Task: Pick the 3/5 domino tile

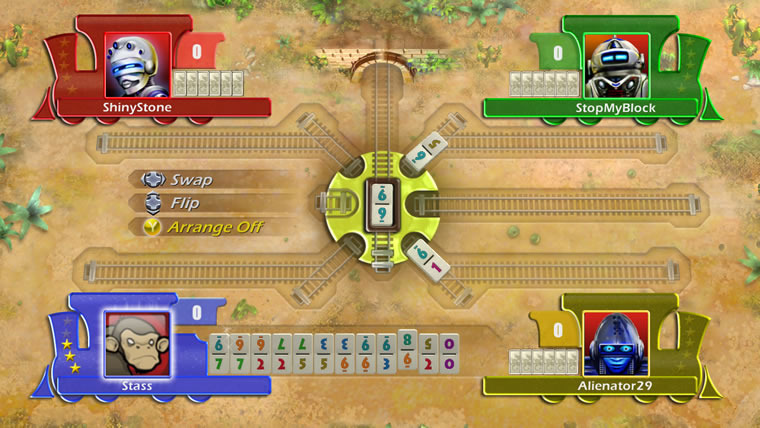Action: [x=322, y=352]
